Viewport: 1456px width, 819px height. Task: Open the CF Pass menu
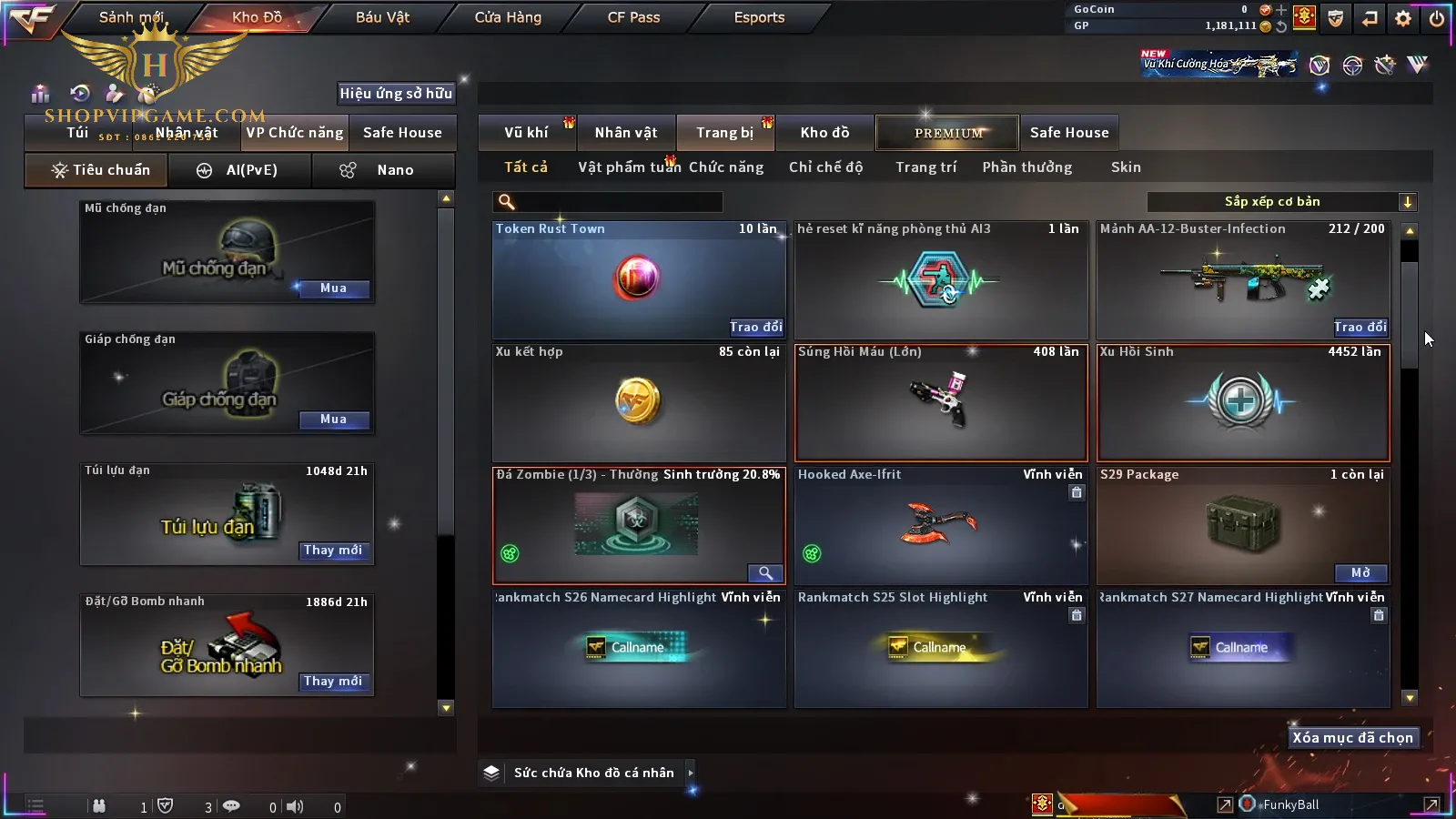tap(633, 17)
